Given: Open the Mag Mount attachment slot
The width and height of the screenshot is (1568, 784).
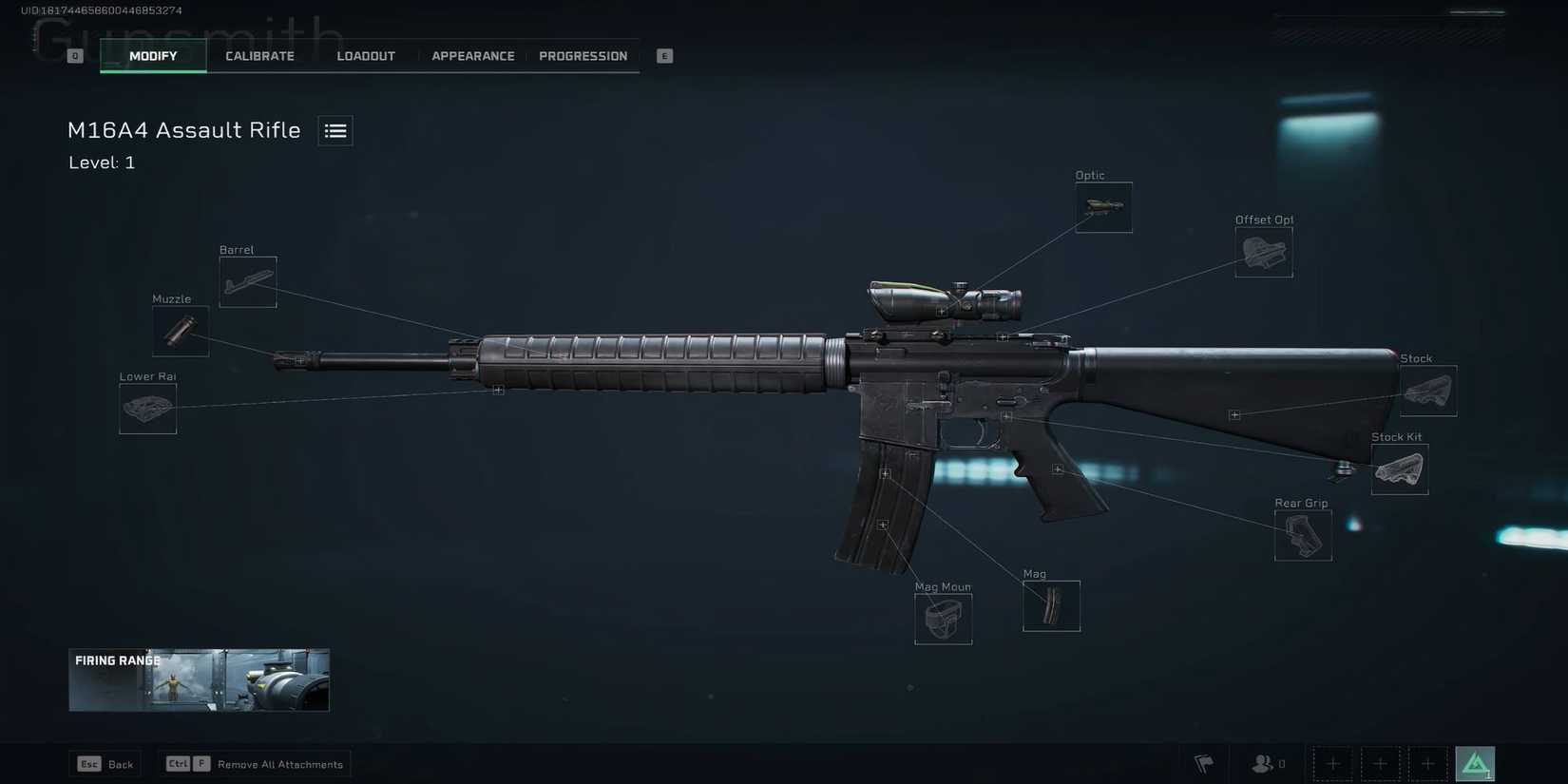Looking at the screenshot, I should coord(943,619).
